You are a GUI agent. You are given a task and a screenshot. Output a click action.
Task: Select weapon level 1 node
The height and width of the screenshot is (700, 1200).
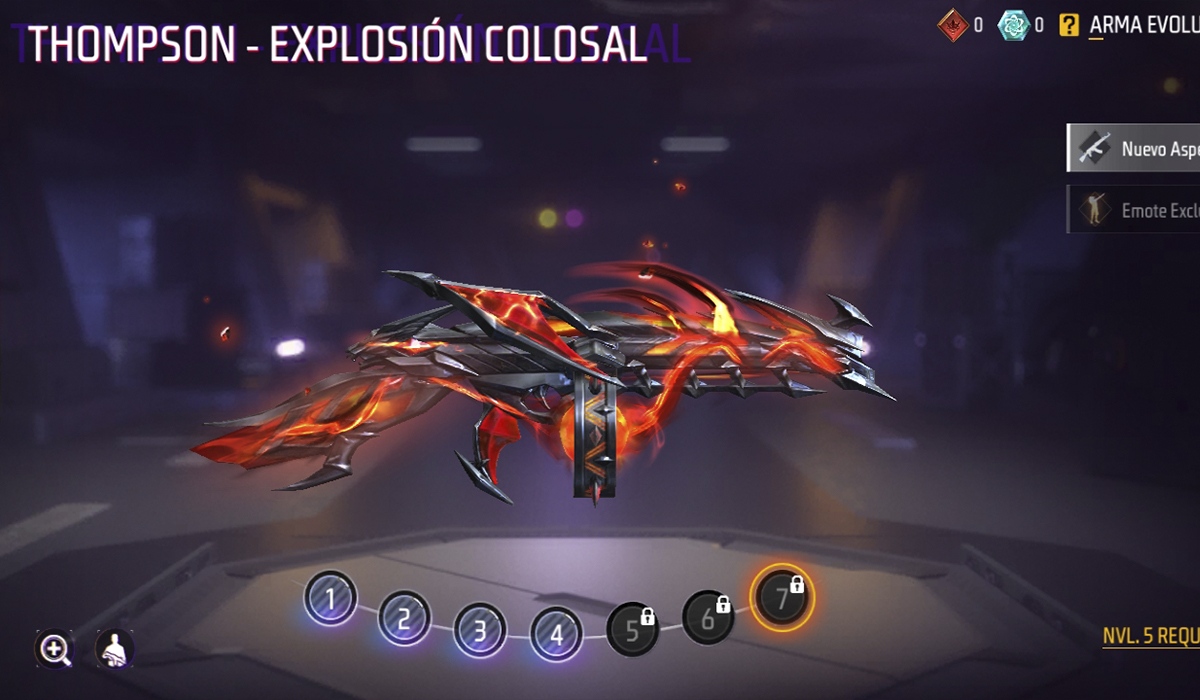(330, 598)
